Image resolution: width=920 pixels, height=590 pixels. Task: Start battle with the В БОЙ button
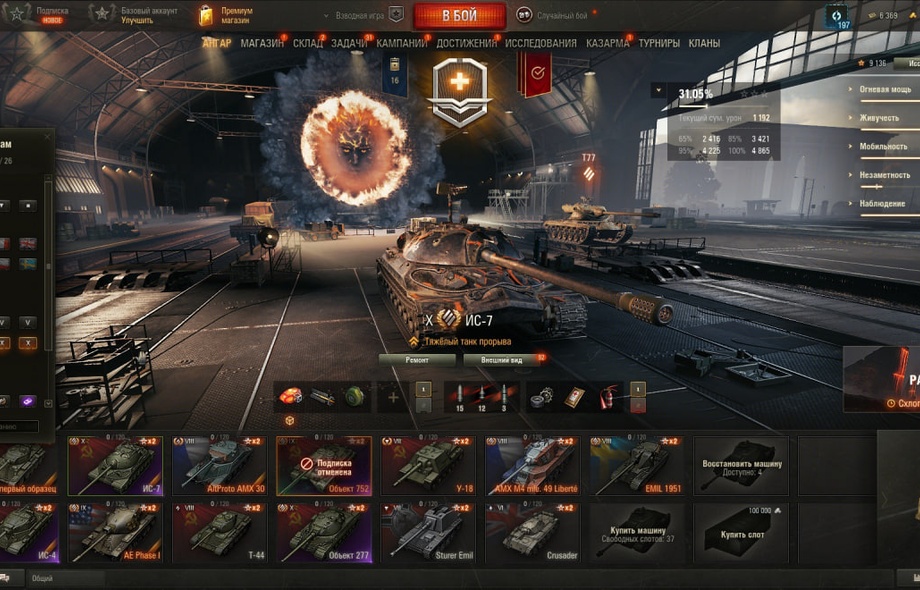tap(459, 15)
